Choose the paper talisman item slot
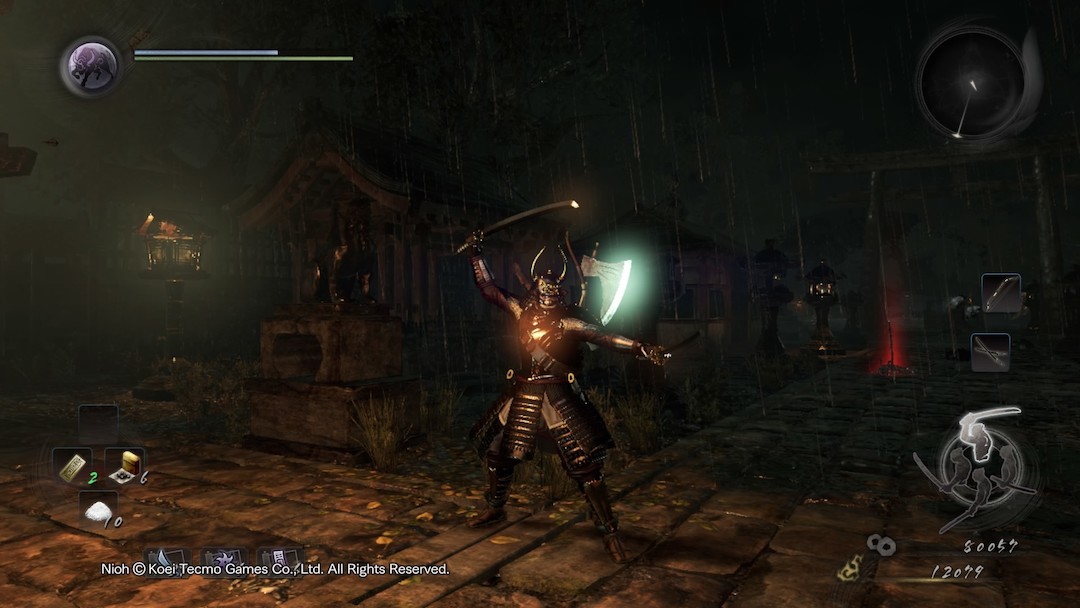The height and width of the screenshot is (608, 1080). 71,466
